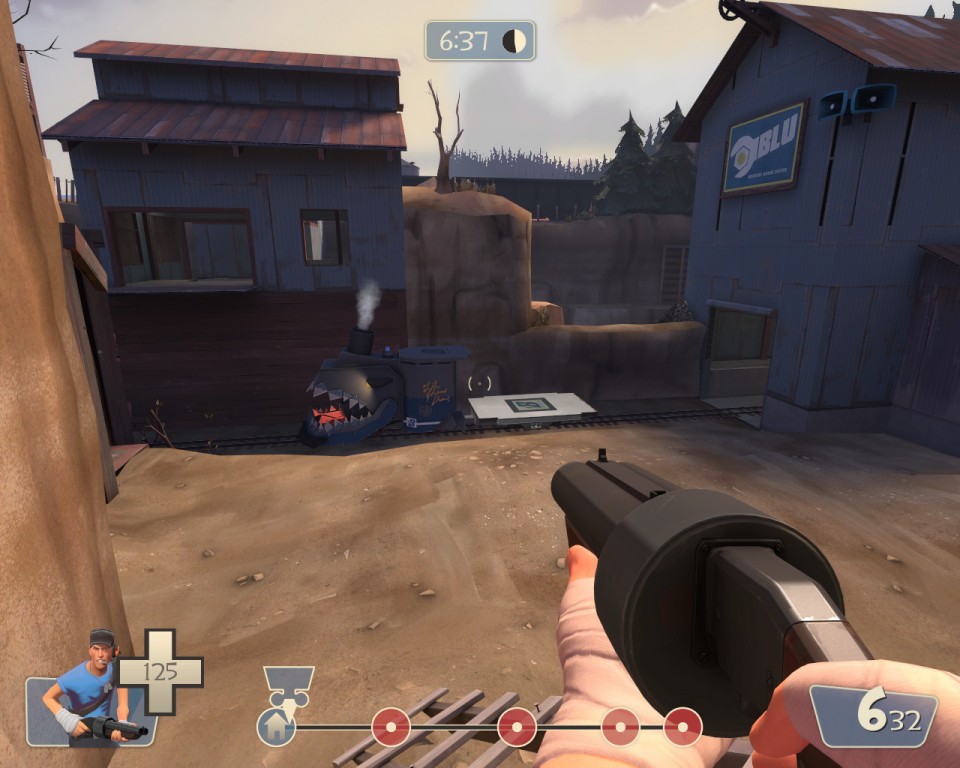Select the blue home base icon

point(276,727)
